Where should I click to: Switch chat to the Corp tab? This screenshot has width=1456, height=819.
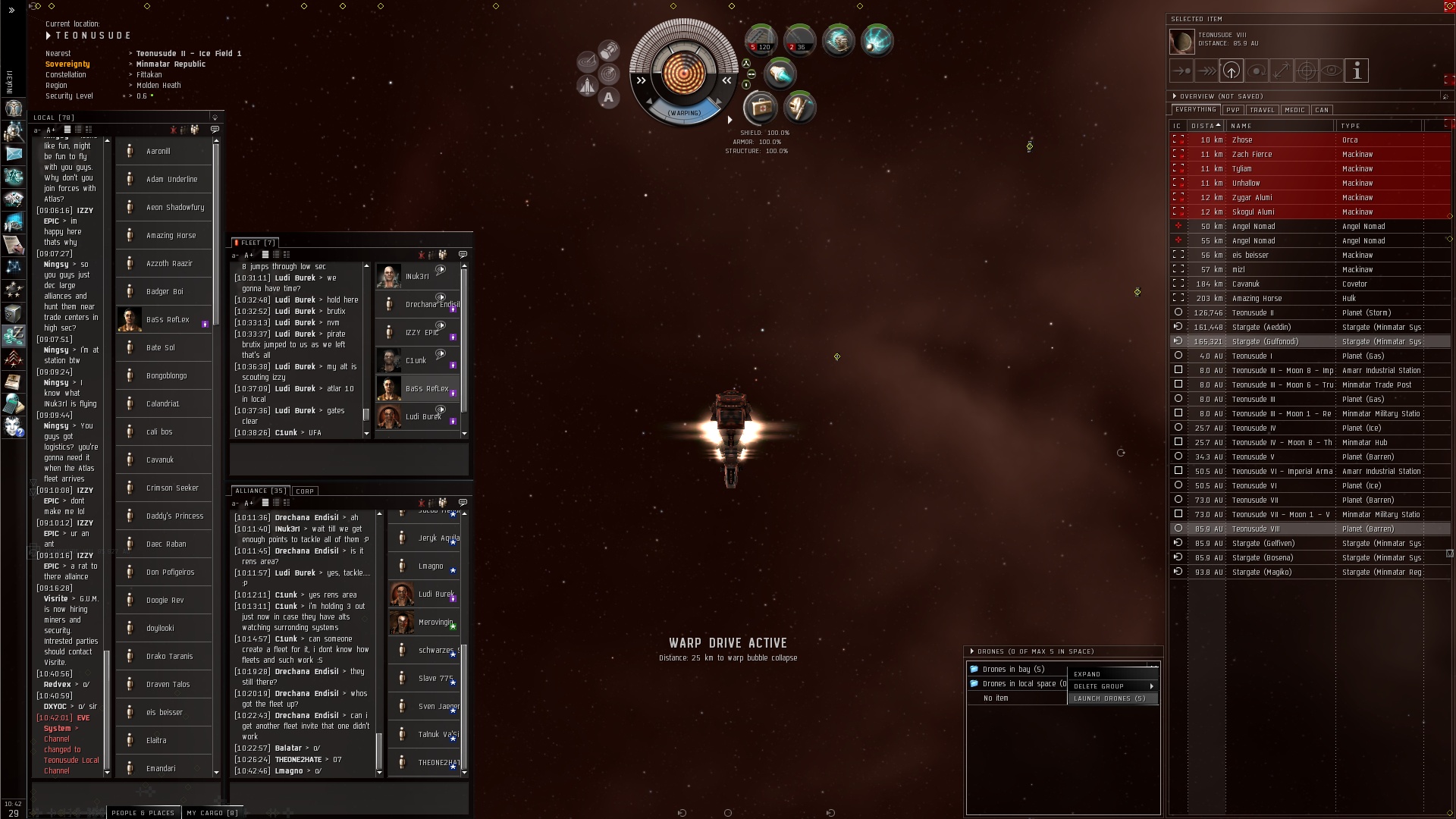pos(305,491)
